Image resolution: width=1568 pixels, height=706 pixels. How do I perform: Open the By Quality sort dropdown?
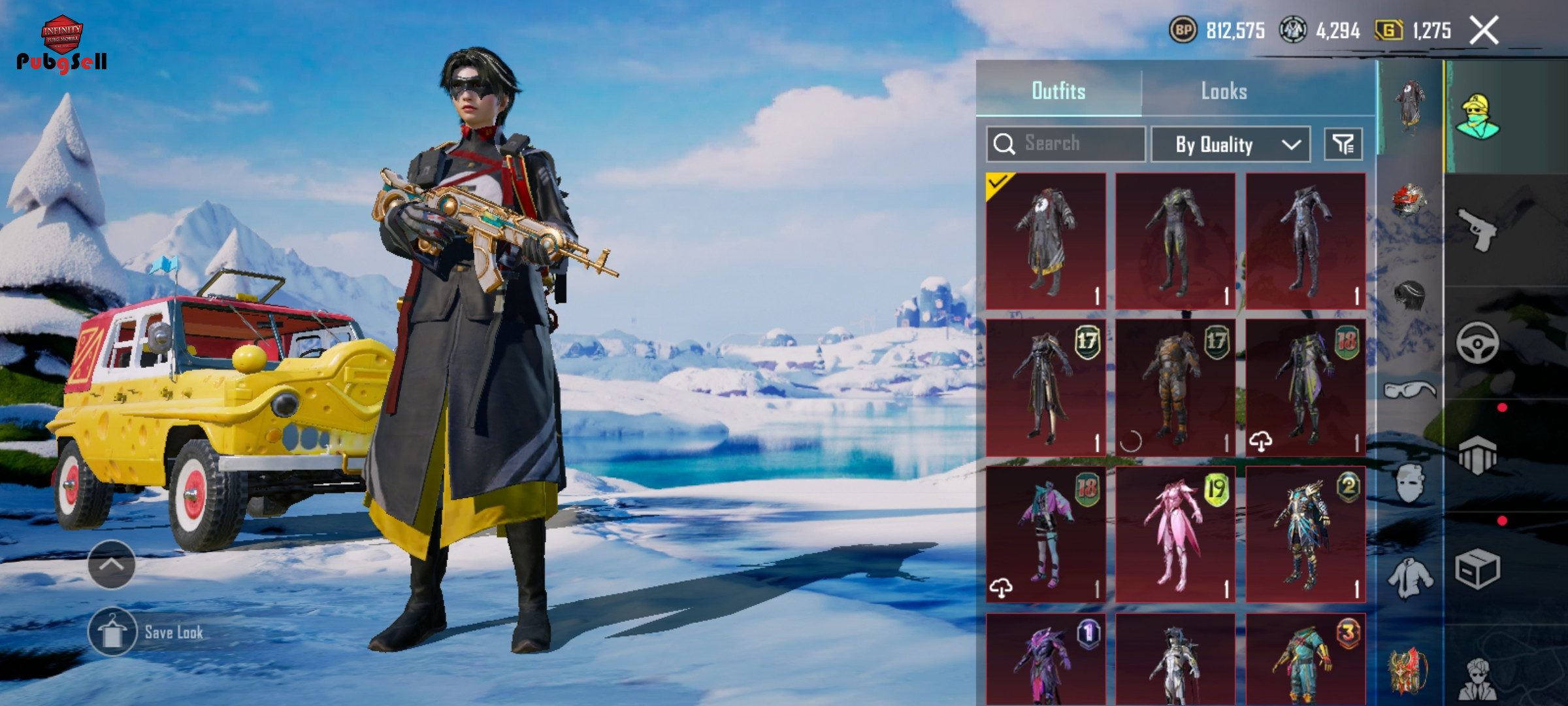[x=1230, y=144]
